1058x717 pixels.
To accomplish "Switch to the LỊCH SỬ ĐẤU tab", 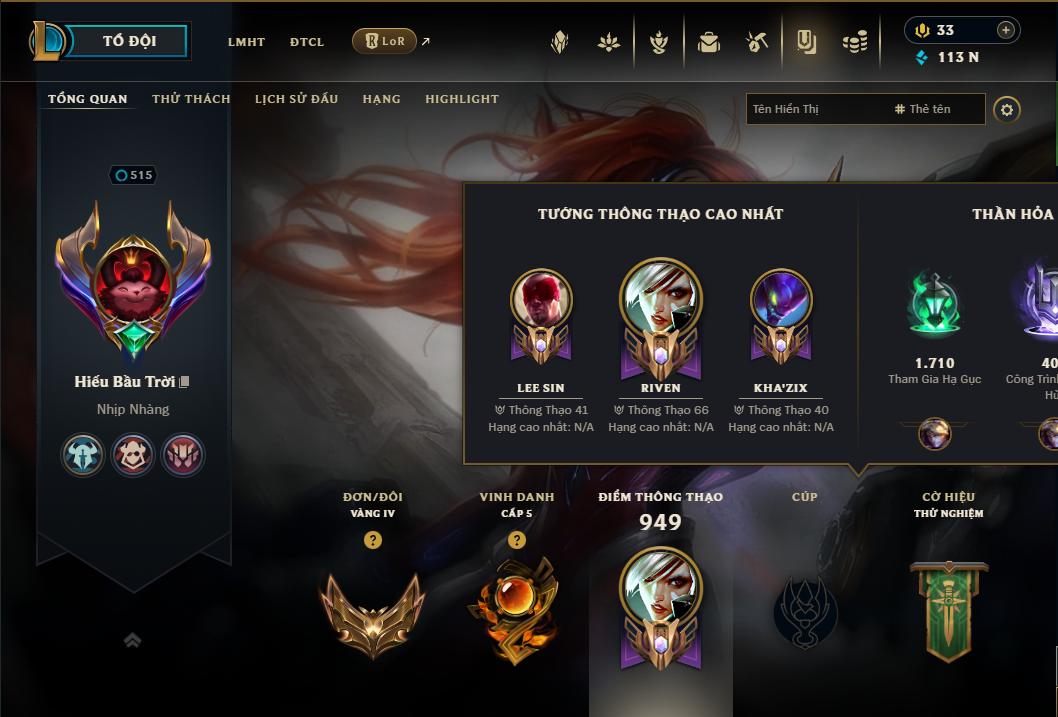I will coord(296,99).
